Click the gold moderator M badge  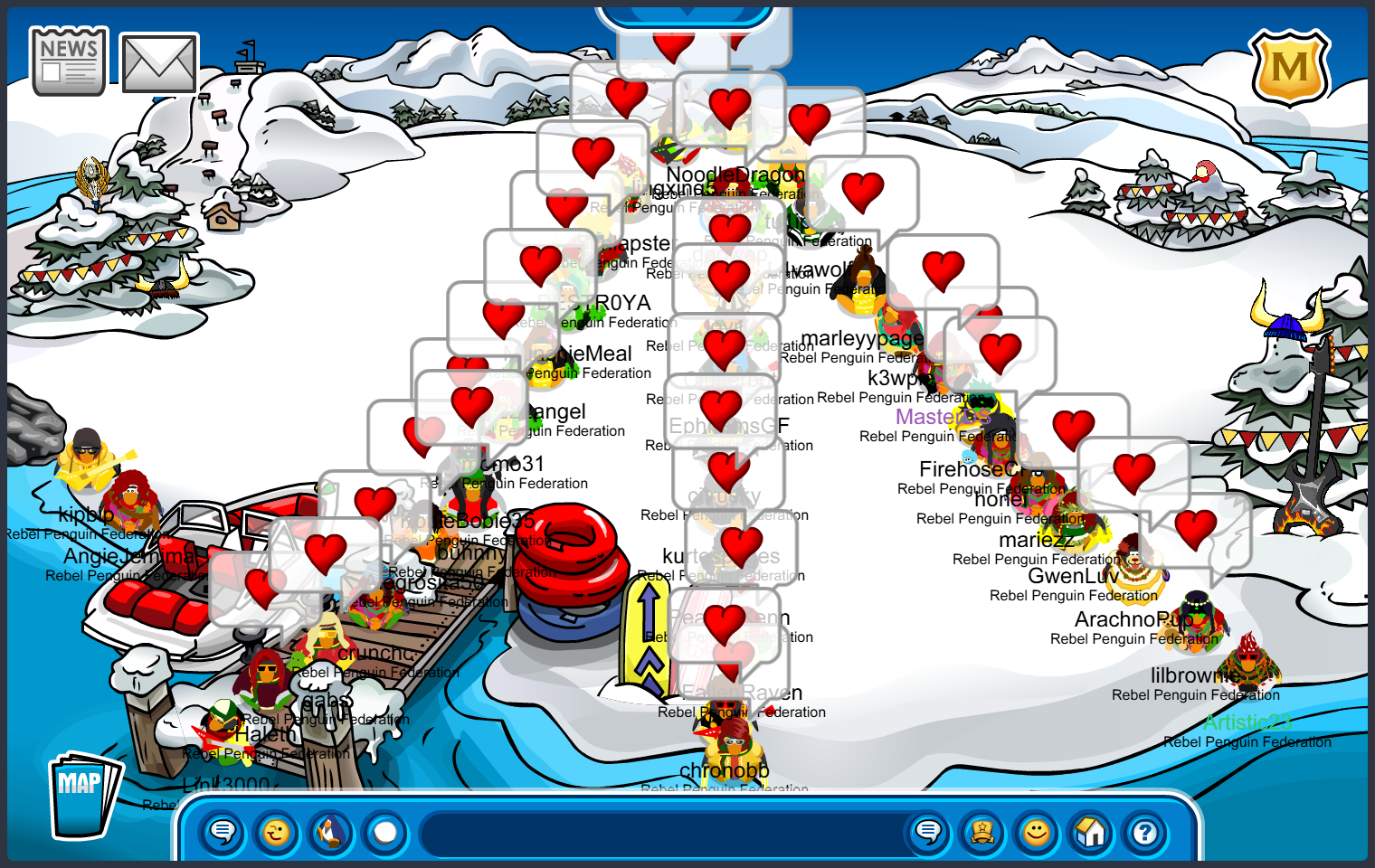(1289, 67)
